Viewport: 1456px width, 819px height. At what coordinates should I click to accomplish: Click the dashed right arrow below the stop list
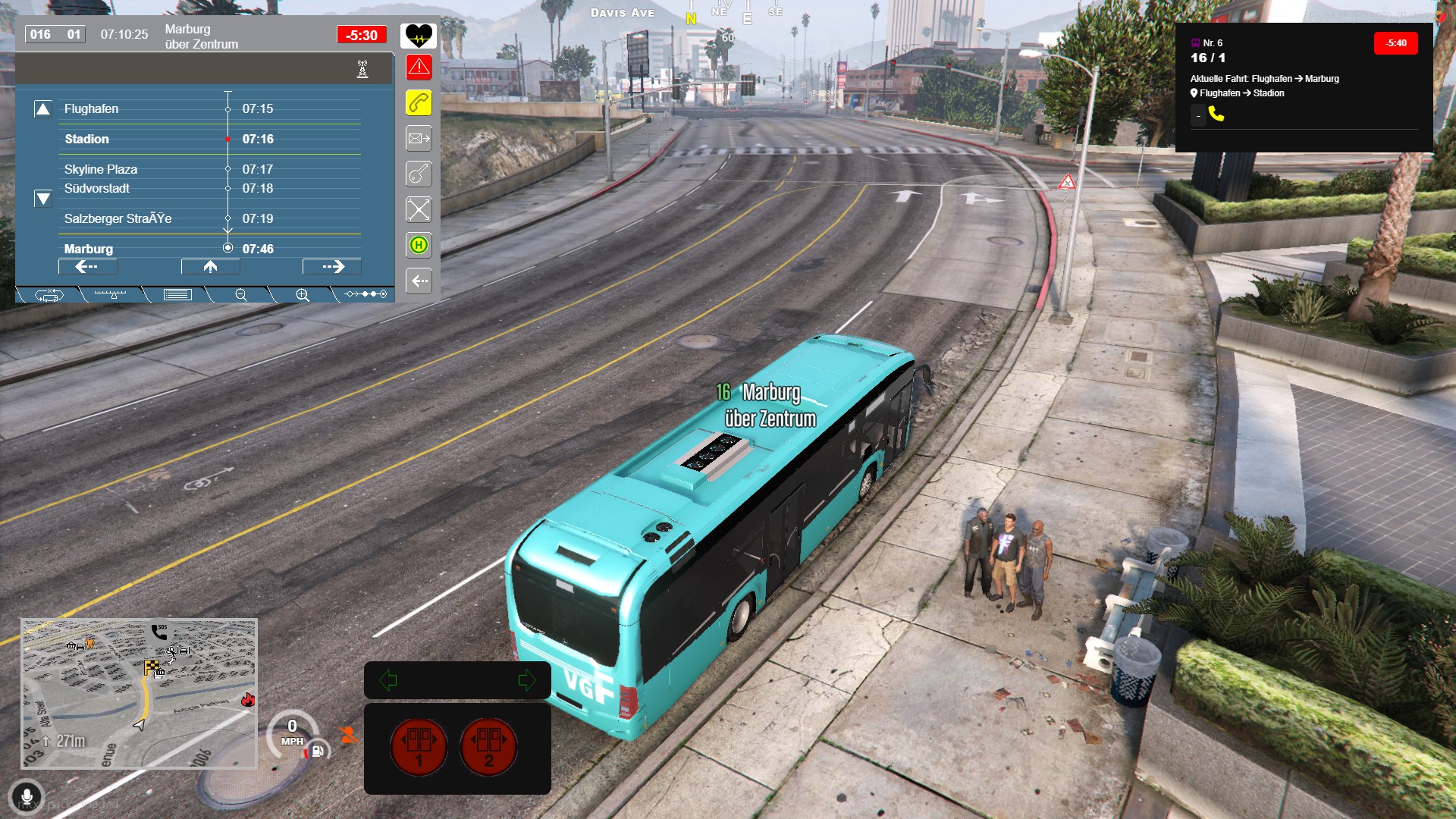(x=332, y=267)
